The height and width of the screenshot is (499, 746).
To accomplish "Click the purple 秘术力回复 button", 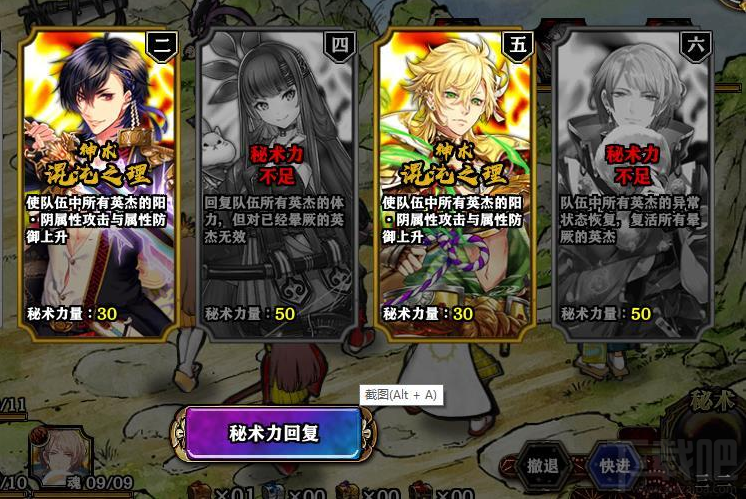I will coord(273,434).
